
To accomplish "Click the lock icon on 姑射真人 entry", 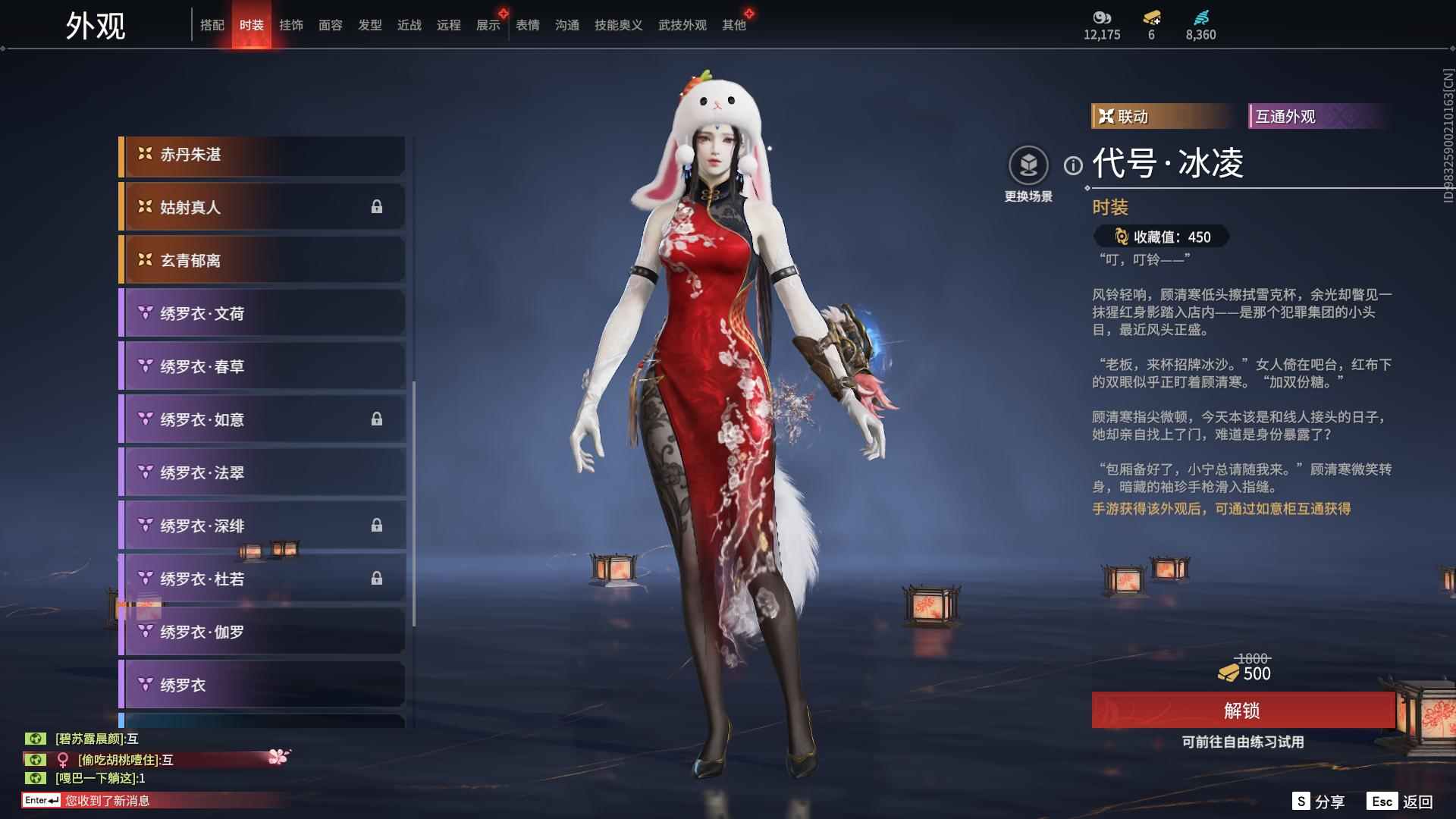I will [x=377, y=207].
